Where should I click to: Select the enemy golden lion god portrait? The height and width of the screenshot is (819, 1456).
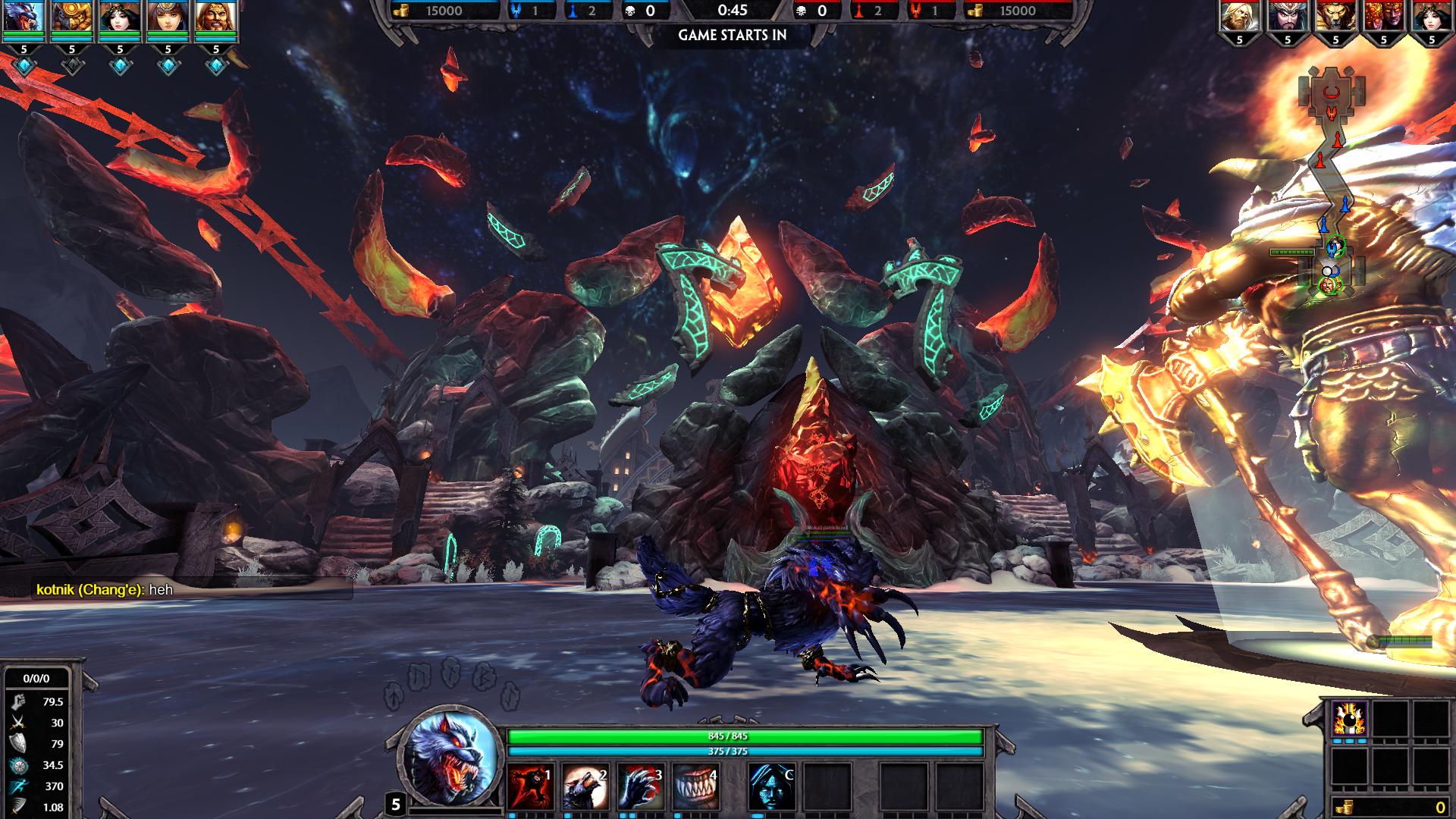(x=1335, y=17)
